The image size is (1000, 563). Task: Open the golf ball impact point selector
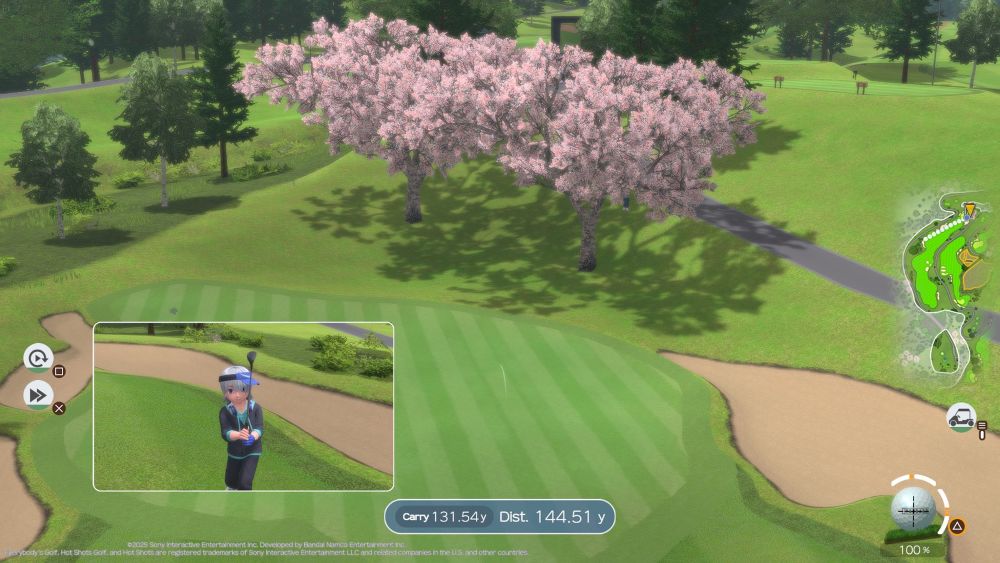[913, 510]
